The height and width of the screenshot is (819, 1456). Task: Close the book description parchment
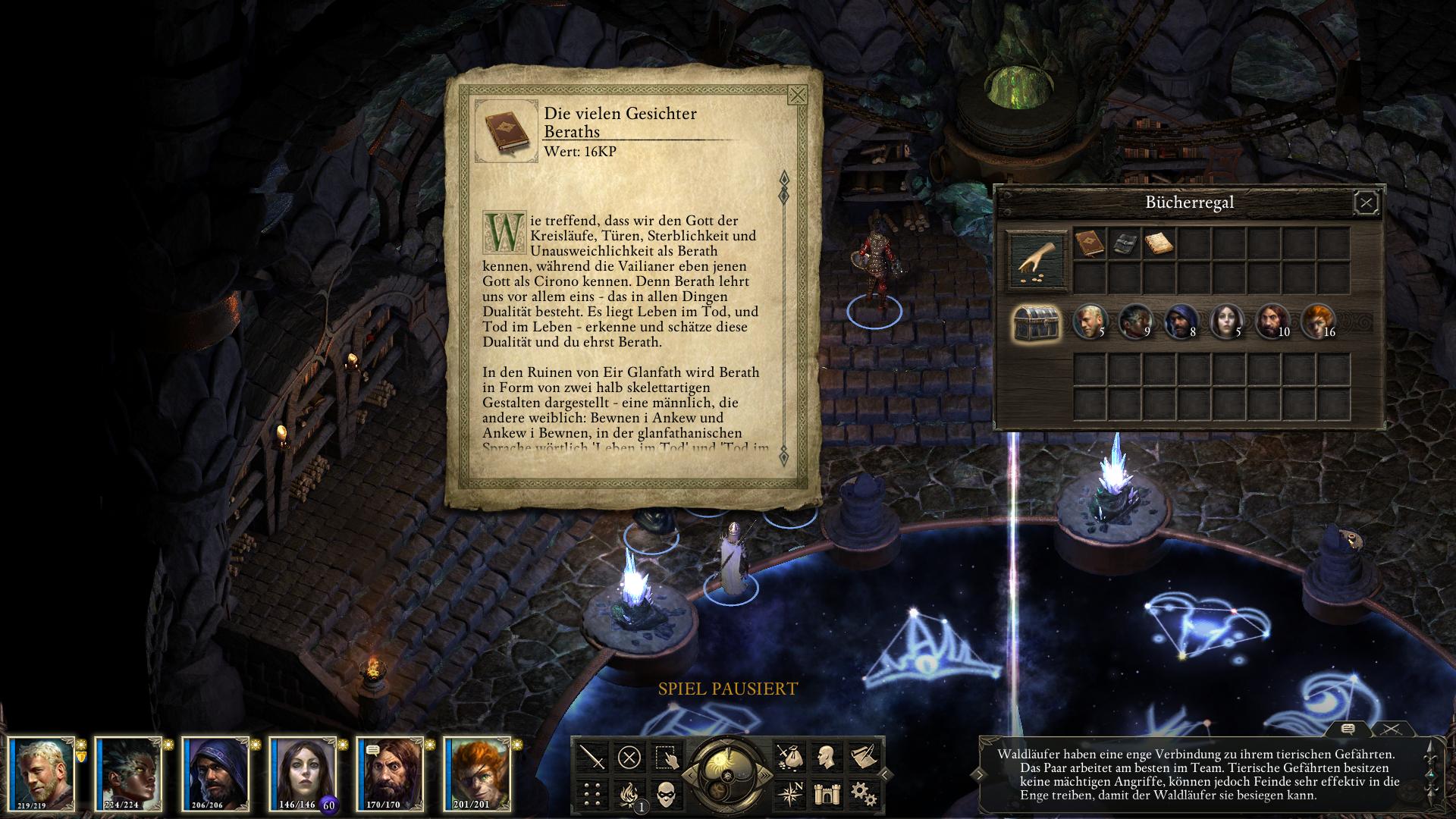coord(797,96)
